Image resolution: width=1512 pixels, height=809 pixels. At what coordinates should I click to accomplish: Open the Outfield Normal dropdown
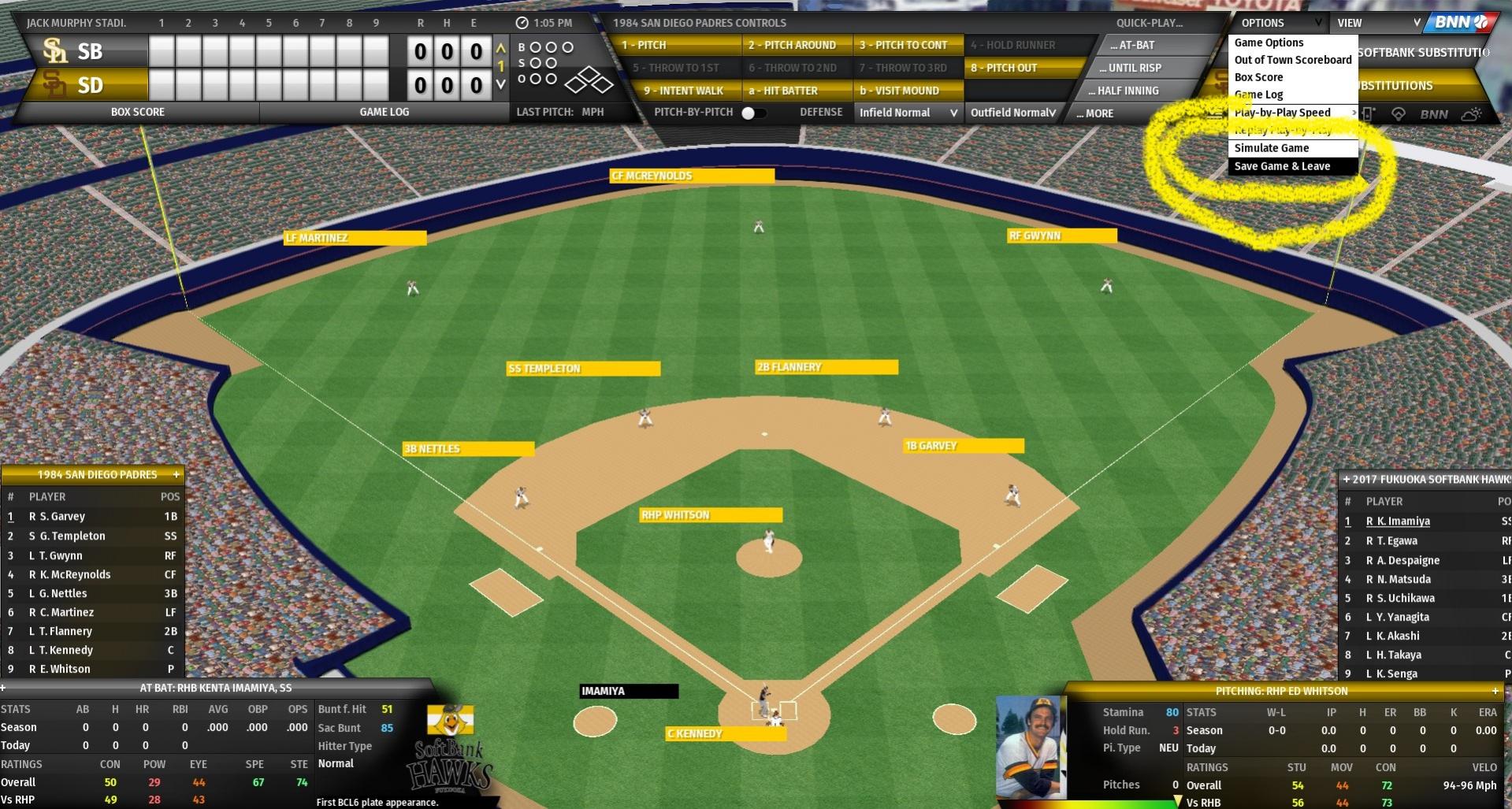[x=1012, y=113]
